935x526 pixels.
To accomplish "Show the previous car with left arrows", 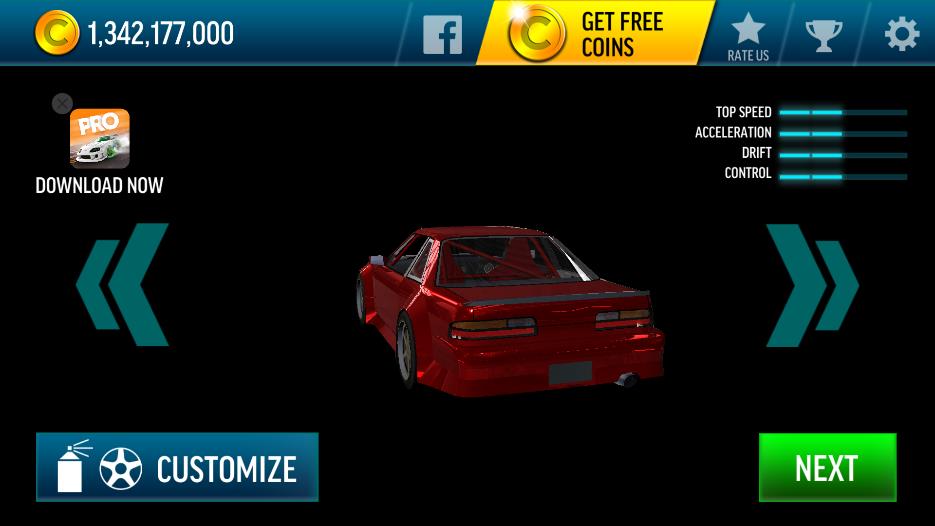I will pos(122,285).
